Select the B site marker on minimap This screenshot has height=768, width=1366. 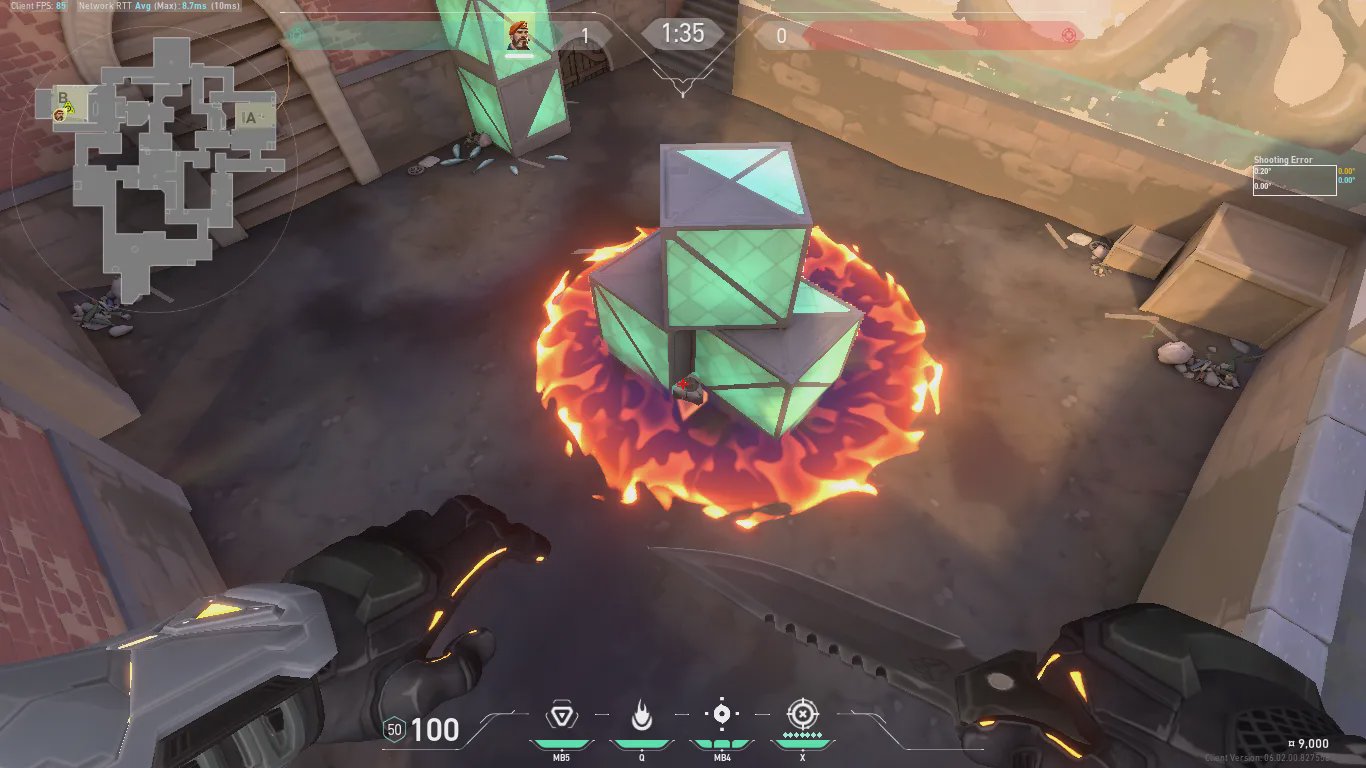(x=63, y=98)
